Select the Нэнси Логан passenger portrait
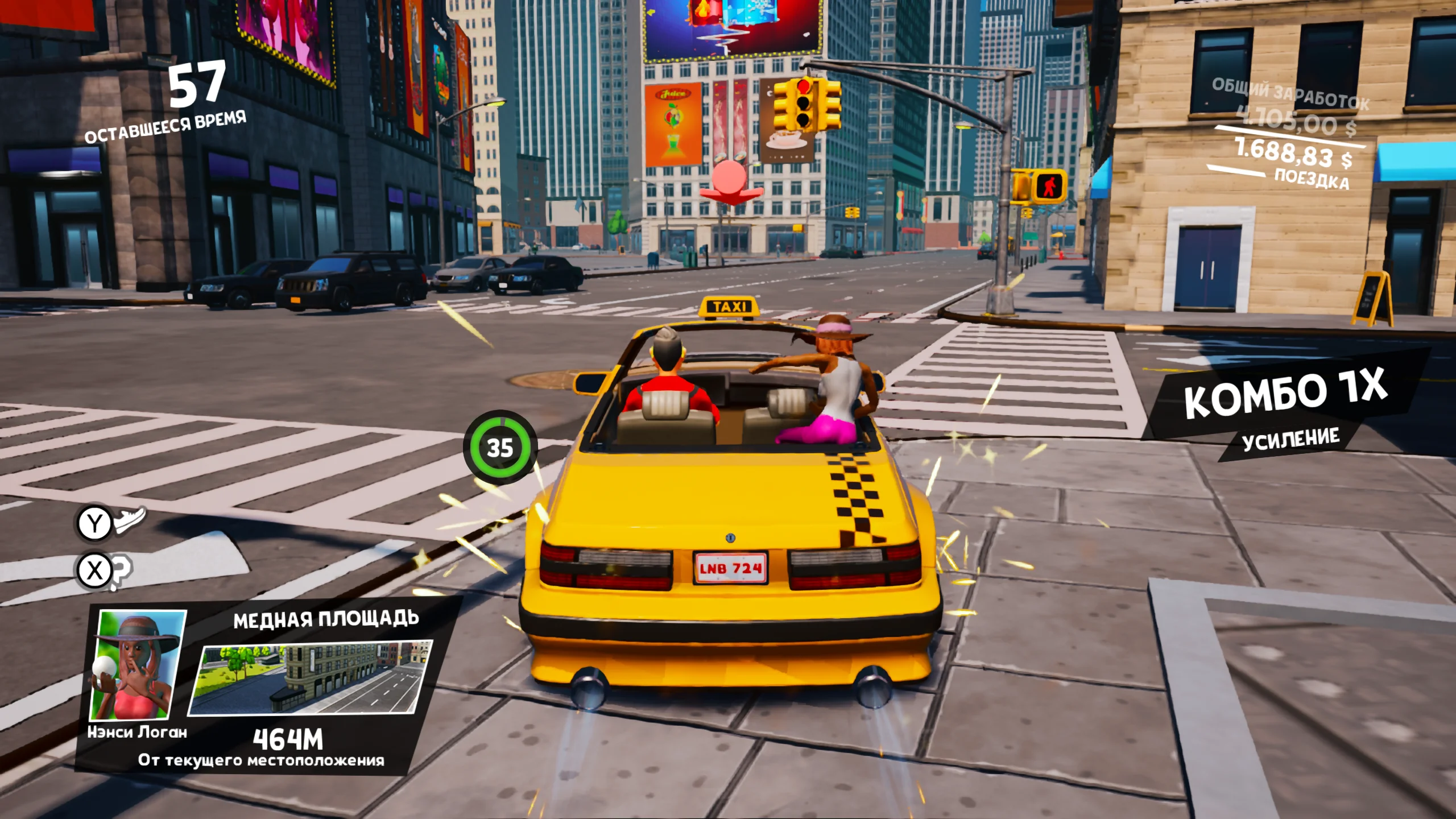Viewport: 1456px width, 819px height. 138,665
